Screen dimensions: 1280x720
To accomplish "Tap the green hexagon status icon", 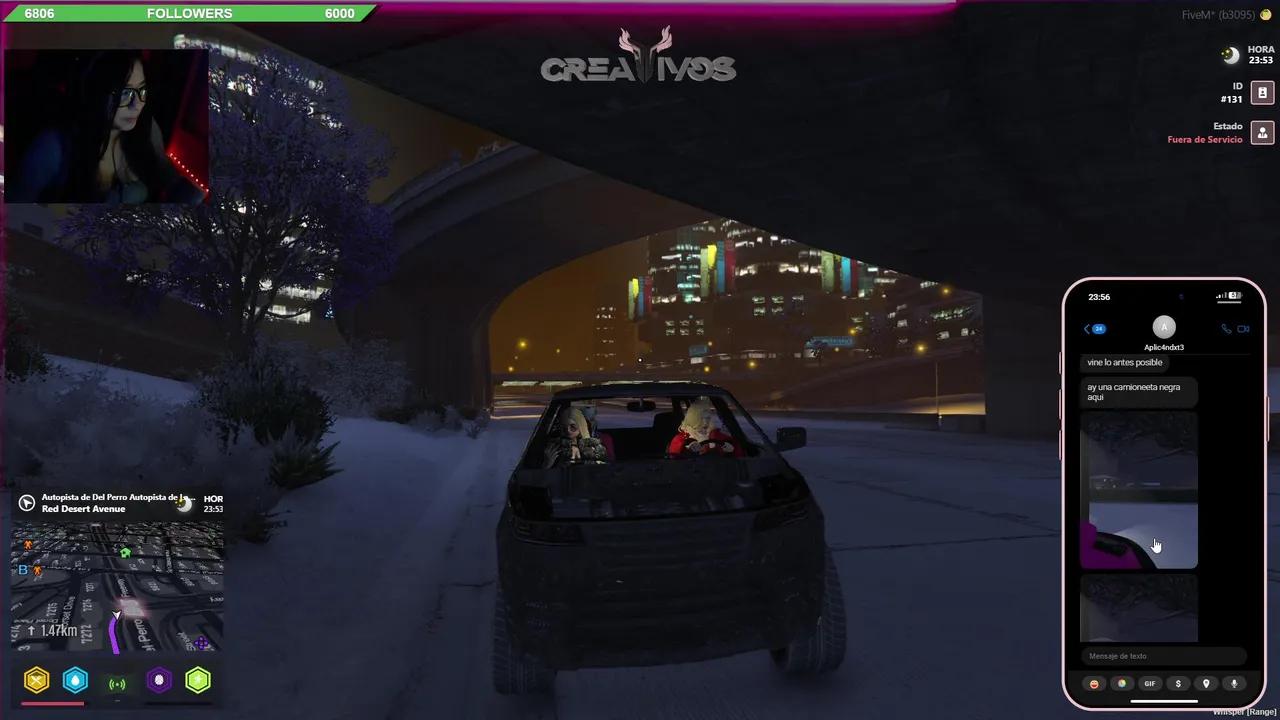I will 198,681.
